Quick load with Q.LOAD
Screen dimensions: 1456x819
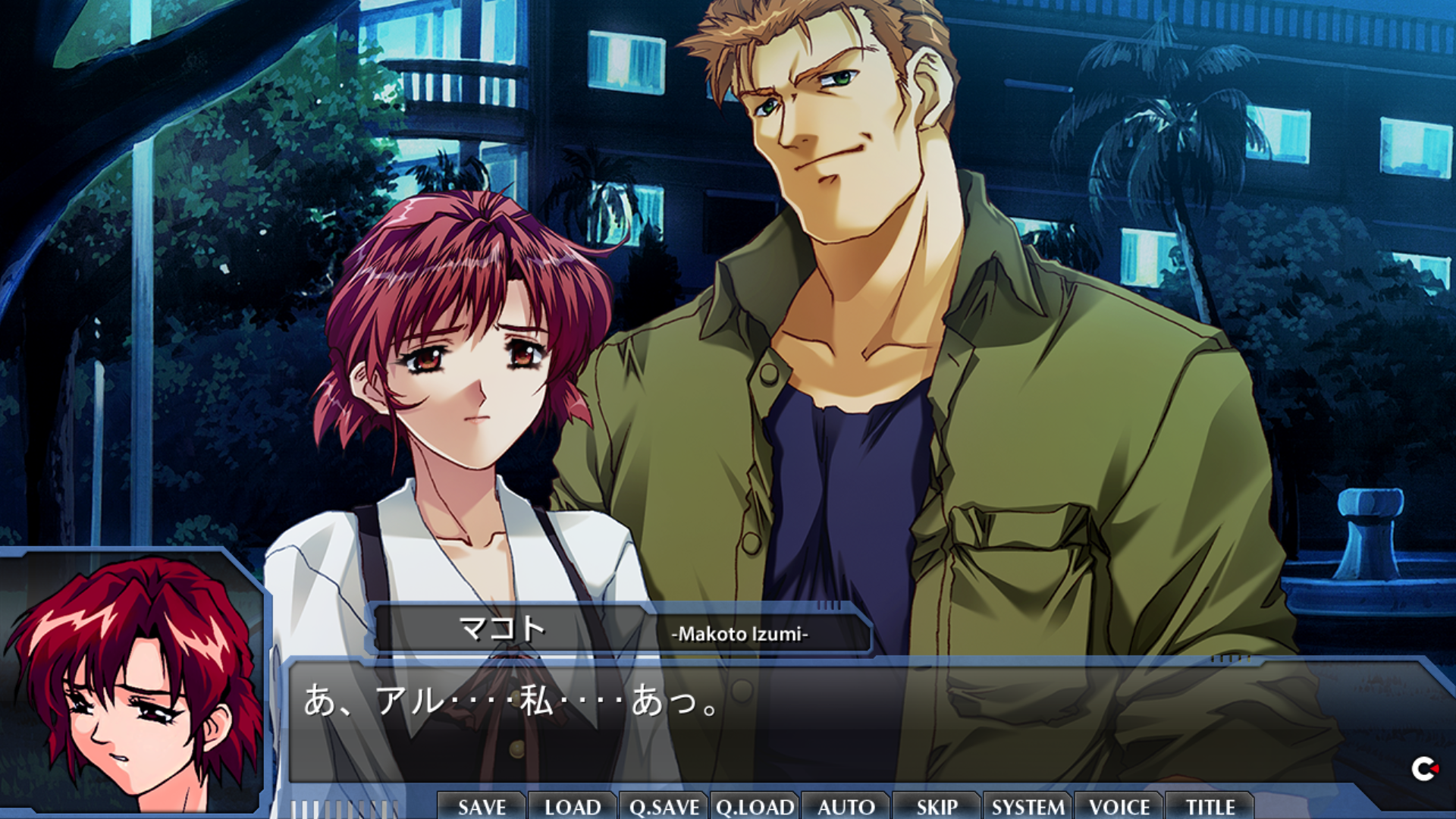coord(755,806)
